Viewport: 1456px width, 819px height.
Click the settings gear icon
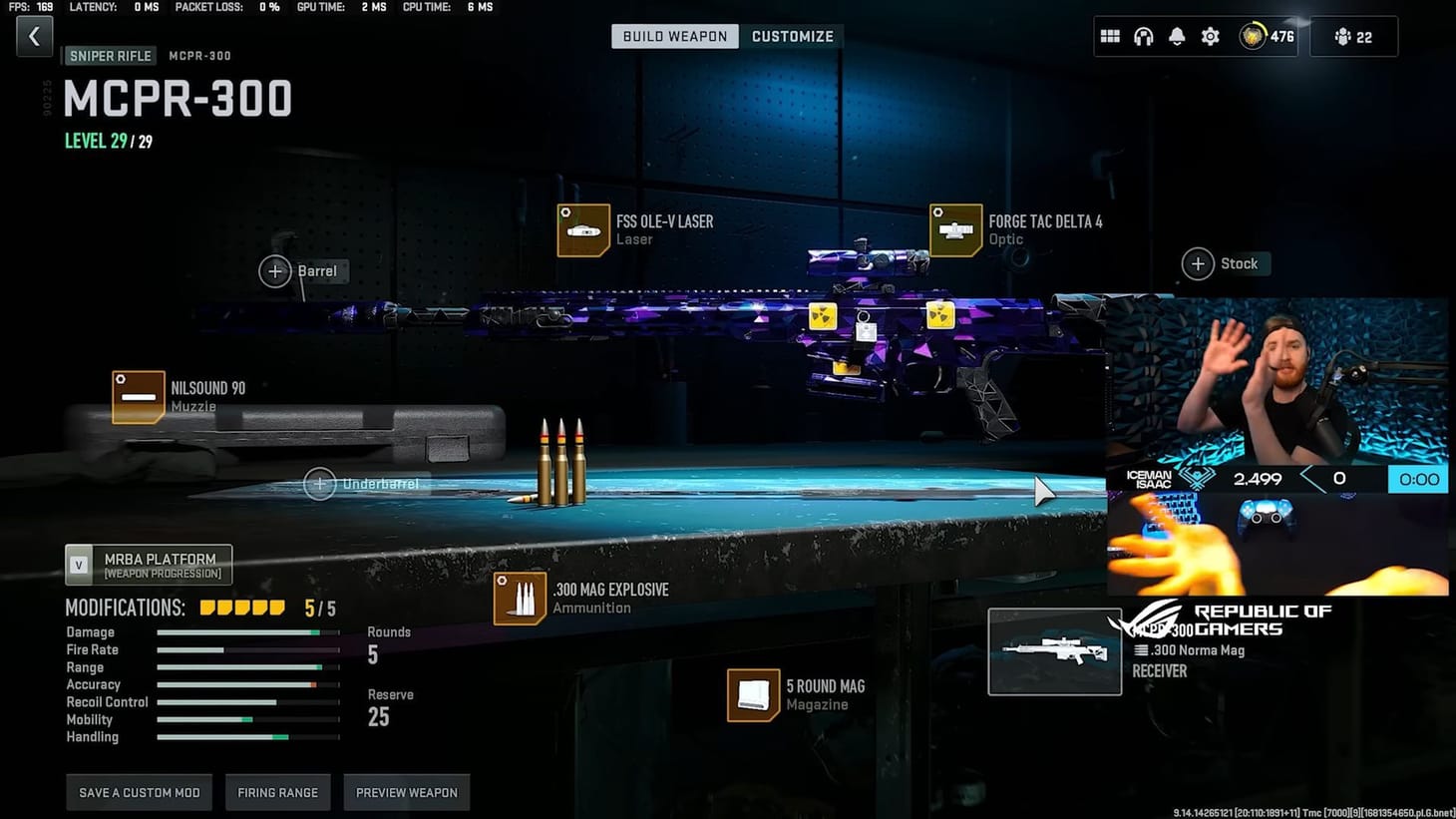tap(1210, 36)
